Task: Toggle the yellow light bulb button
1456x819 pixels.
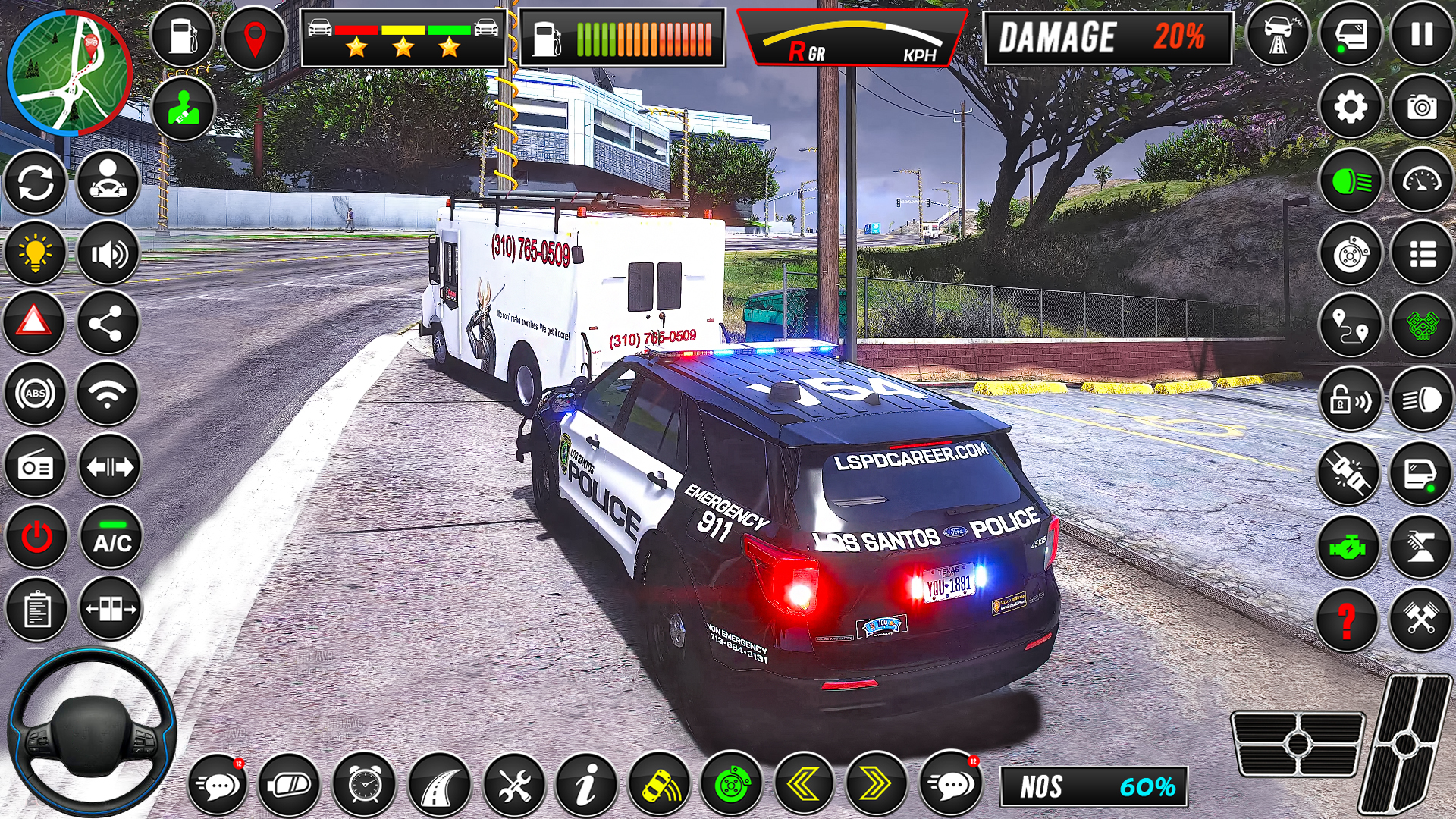Action: (35, 253)
